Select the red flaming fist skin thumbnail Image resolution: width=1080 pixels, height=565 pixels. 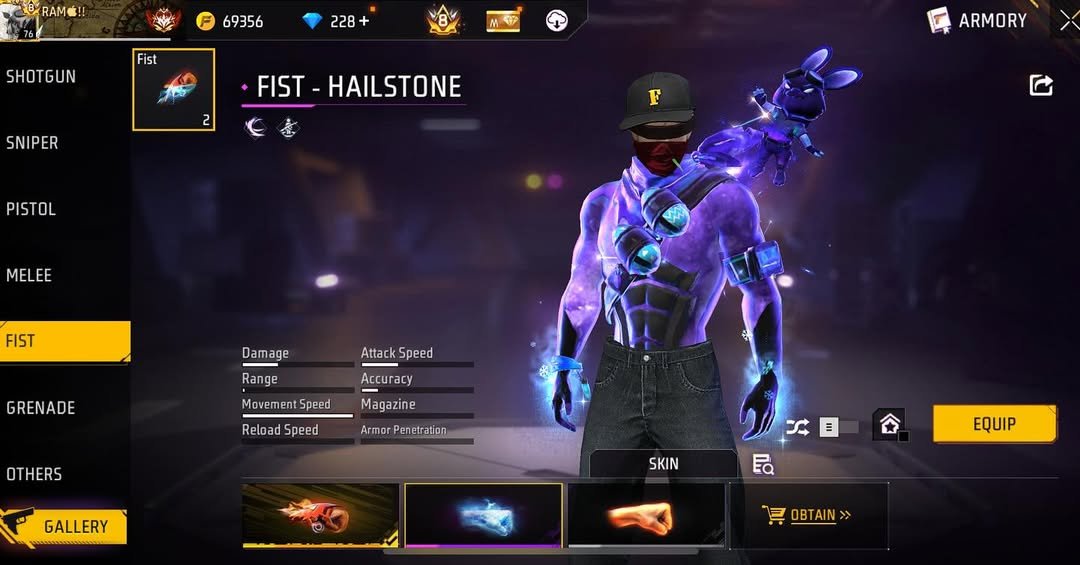[321, 515]
